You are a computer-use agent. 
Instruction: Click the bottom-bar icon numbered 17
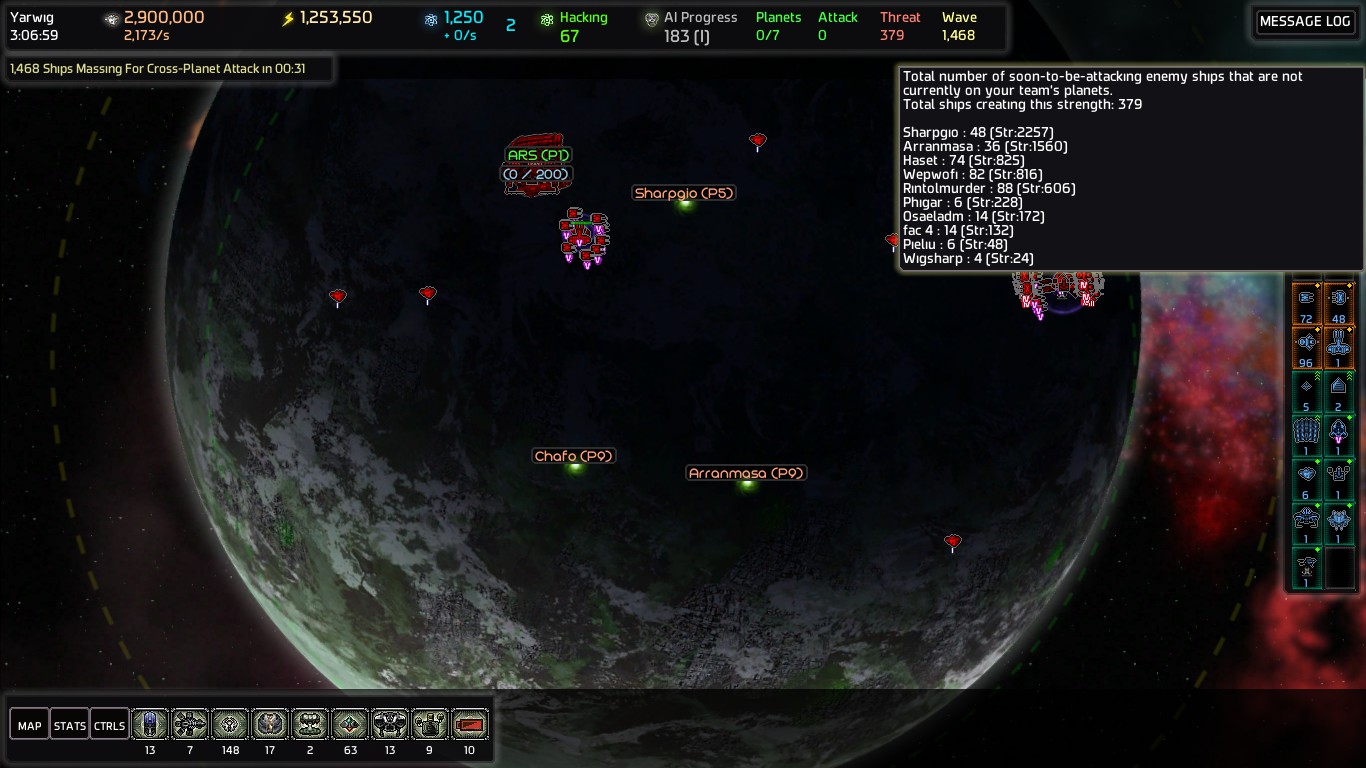click(270, 724)
